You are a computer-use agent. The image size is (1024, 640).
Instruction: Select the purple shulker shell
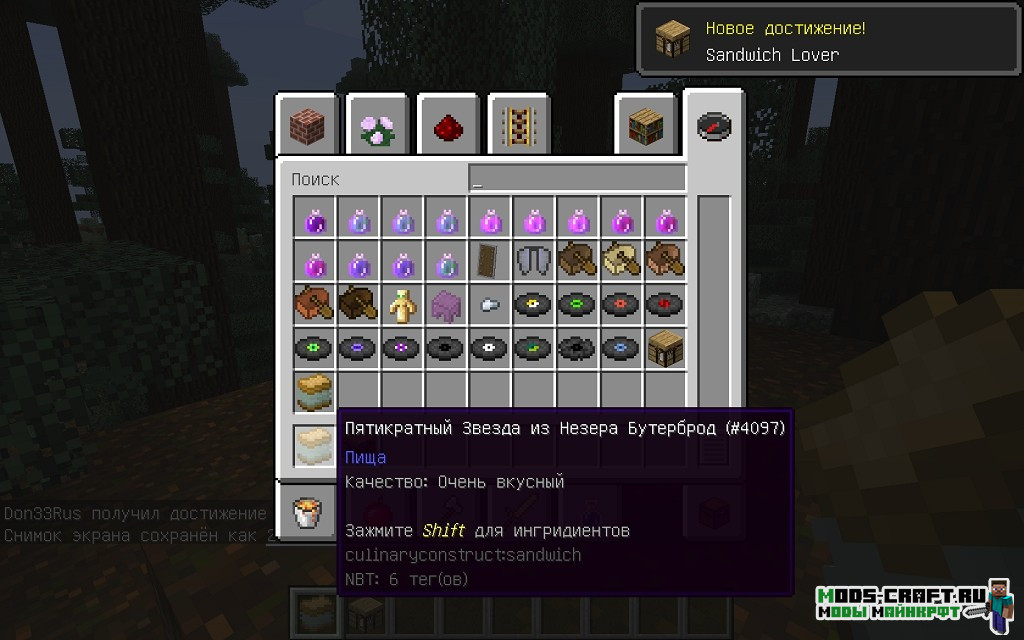tap(446, 305)
